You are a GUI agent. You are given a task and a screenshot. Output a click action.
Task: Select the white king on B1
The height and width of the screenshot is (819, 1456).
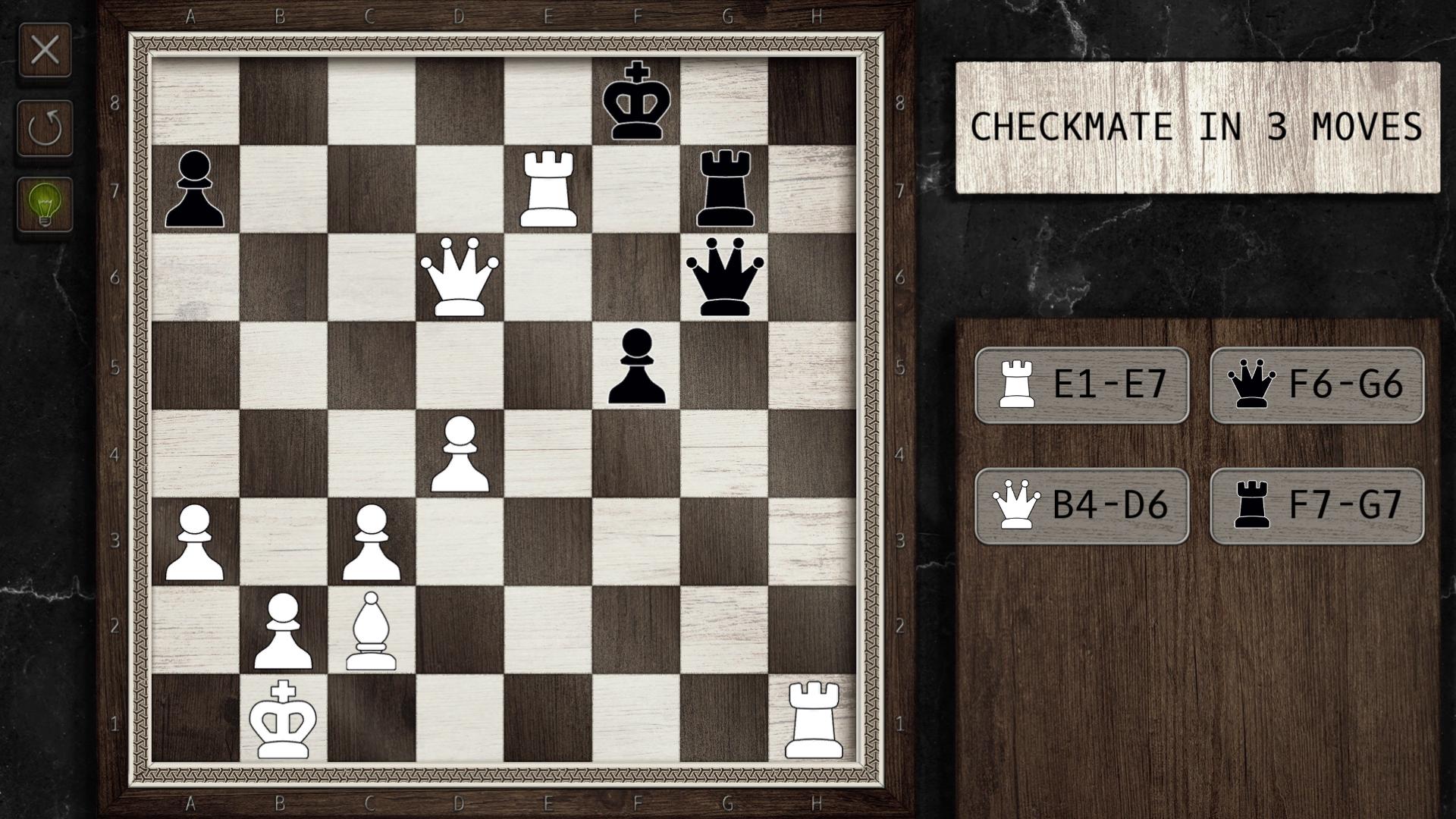tap(282, 722)
